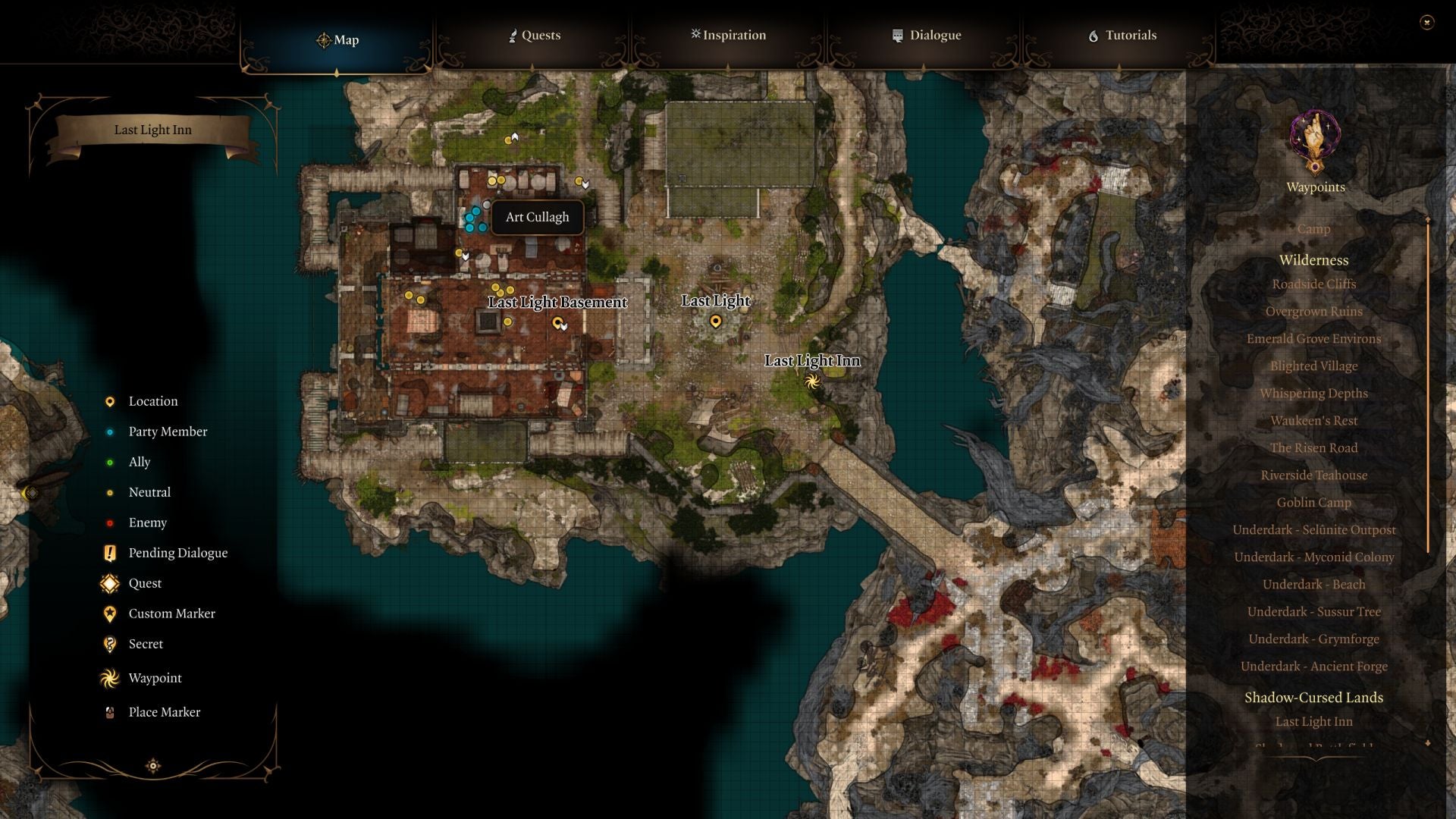1456x819 pixels.
Task: Click the Custom Marker legend icon
Action: click(109, 613)
